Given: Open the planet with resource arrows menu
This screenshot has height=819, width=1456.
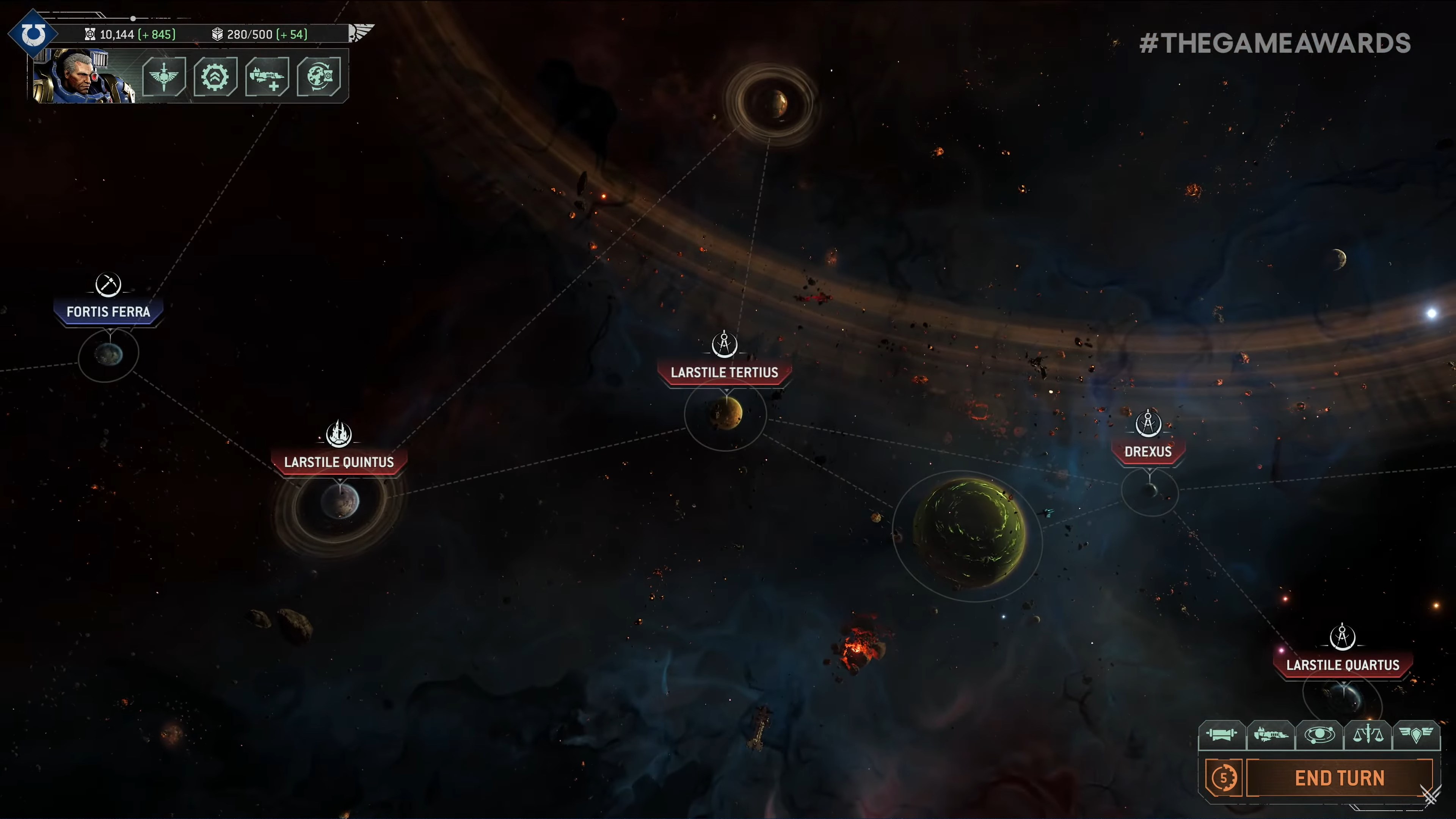Looking at the screenshot, I should pos(319,76).
